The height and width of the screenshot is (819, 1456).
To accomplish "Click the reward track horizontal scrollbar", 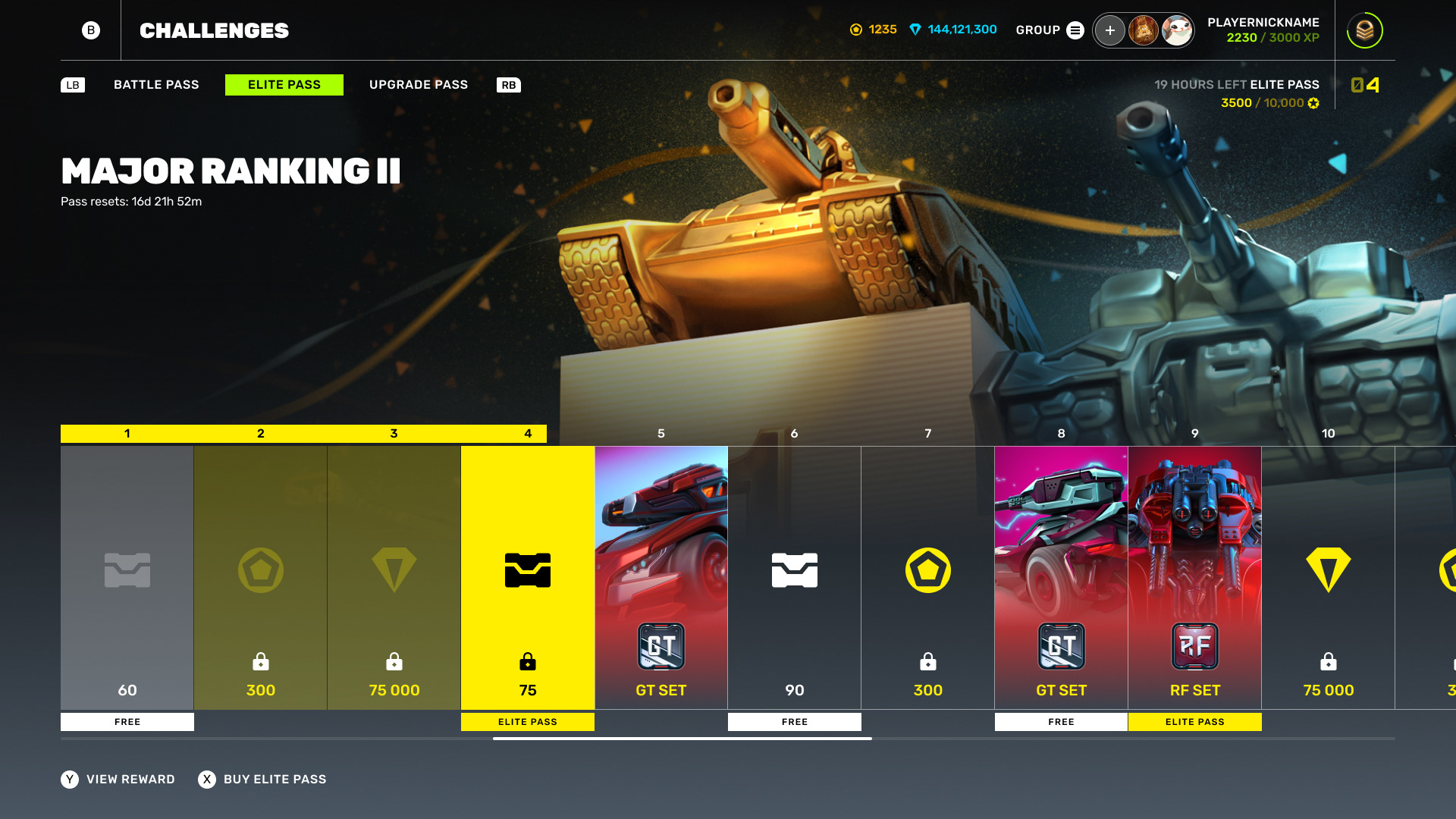I will [x=682, y=739].
